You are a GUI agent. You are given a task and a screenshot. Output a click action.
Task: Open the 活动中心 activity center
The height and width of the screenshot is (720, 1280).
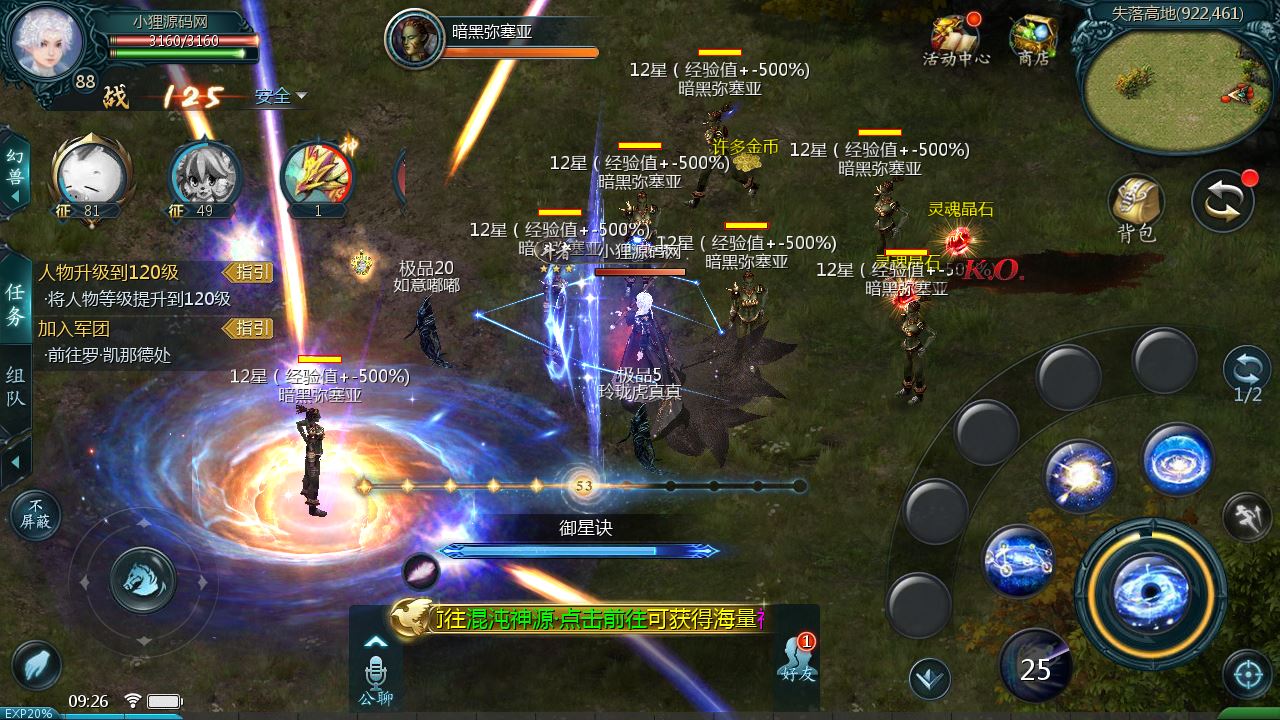pyautogui.click(x=955, y=40)
